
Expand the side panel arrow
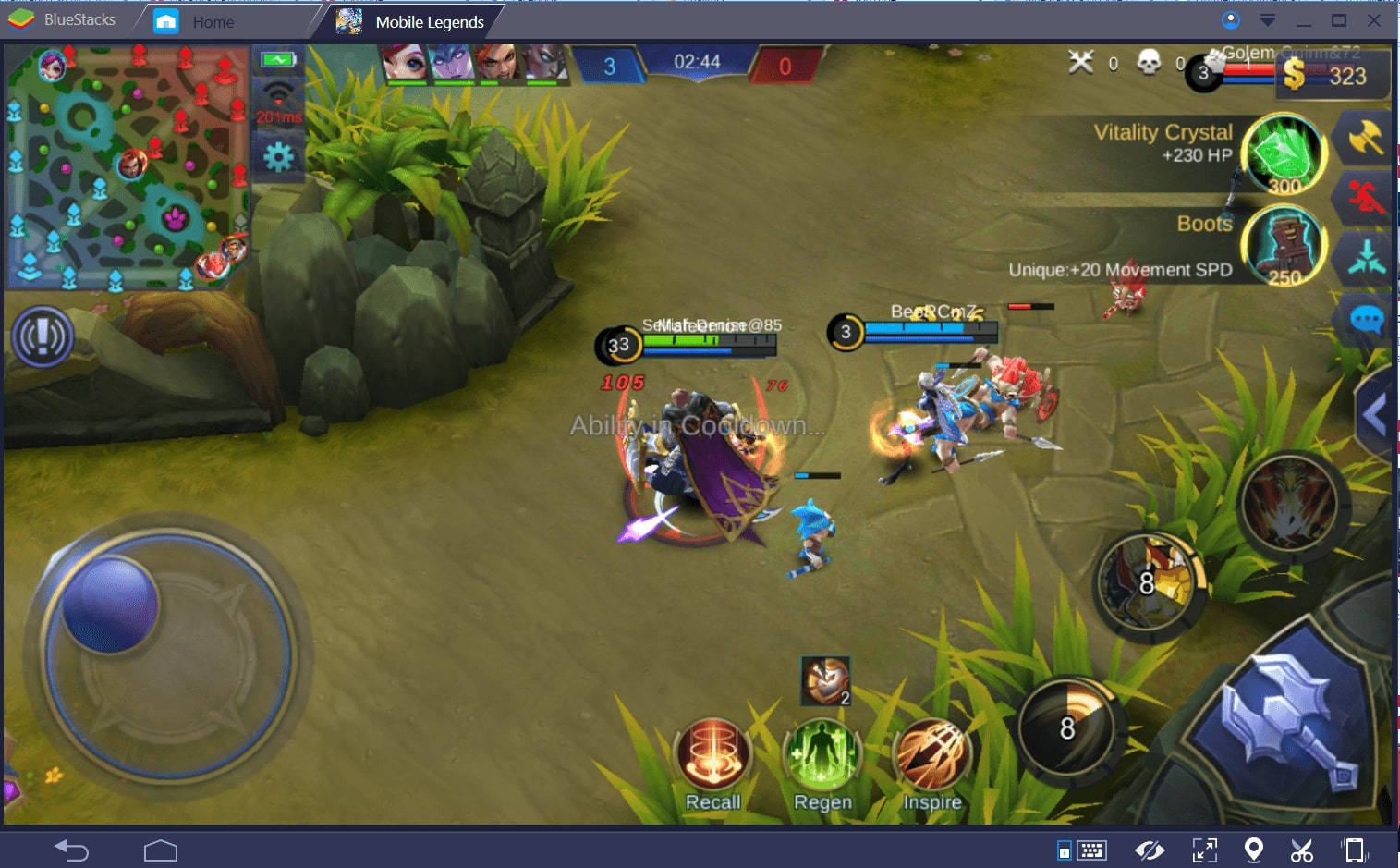[1375, 415]
